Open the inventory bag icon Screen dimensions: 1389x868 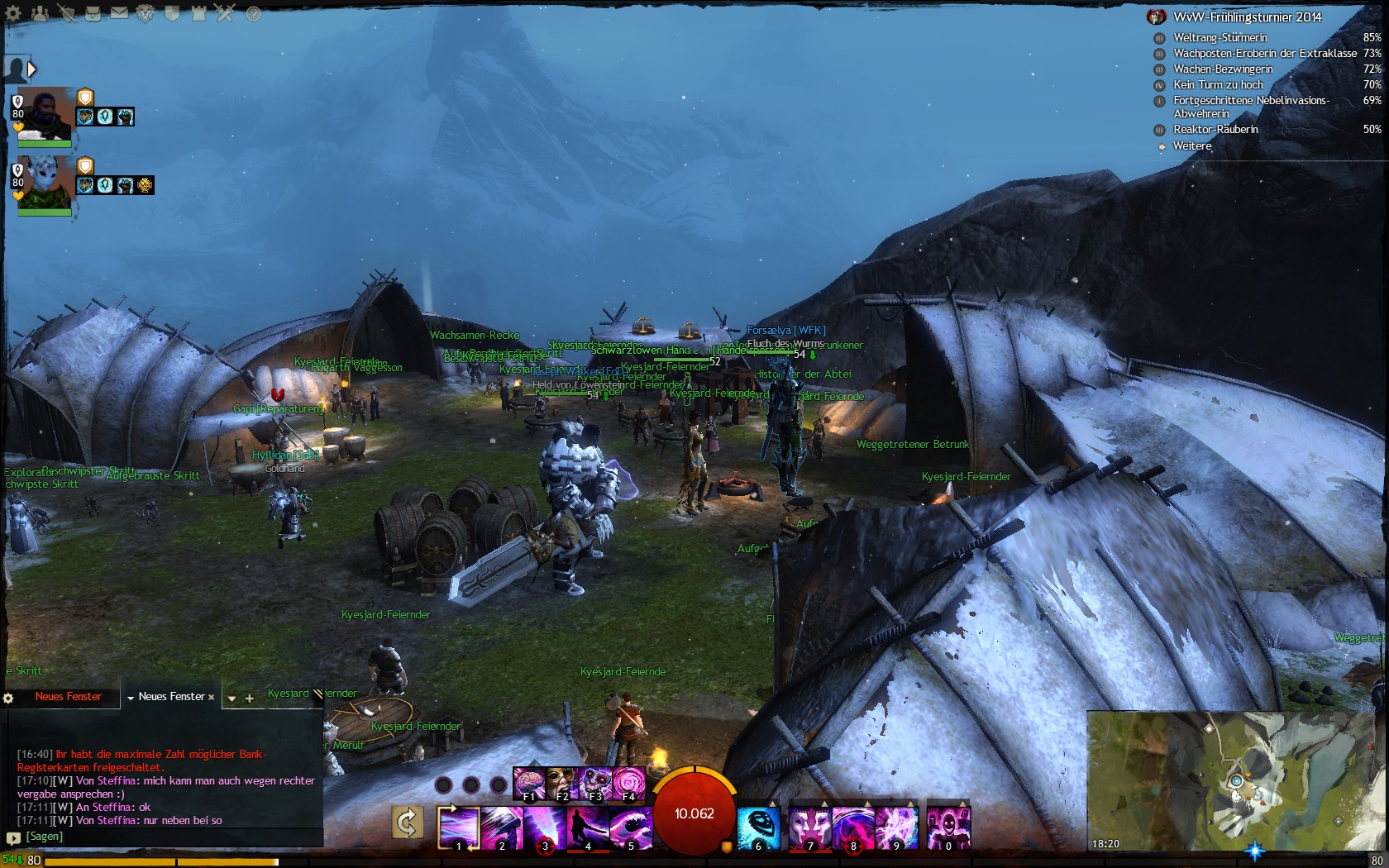coord(93,13)
